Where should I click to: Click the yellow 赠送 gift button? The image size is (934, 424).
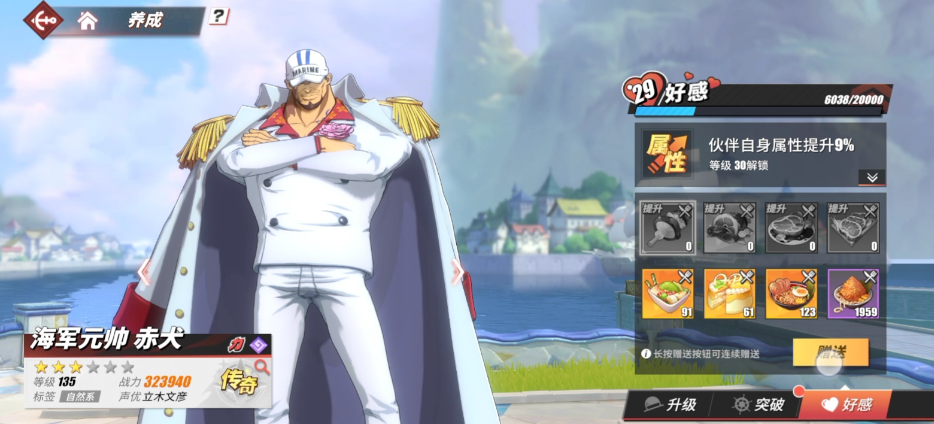point(830,352)
